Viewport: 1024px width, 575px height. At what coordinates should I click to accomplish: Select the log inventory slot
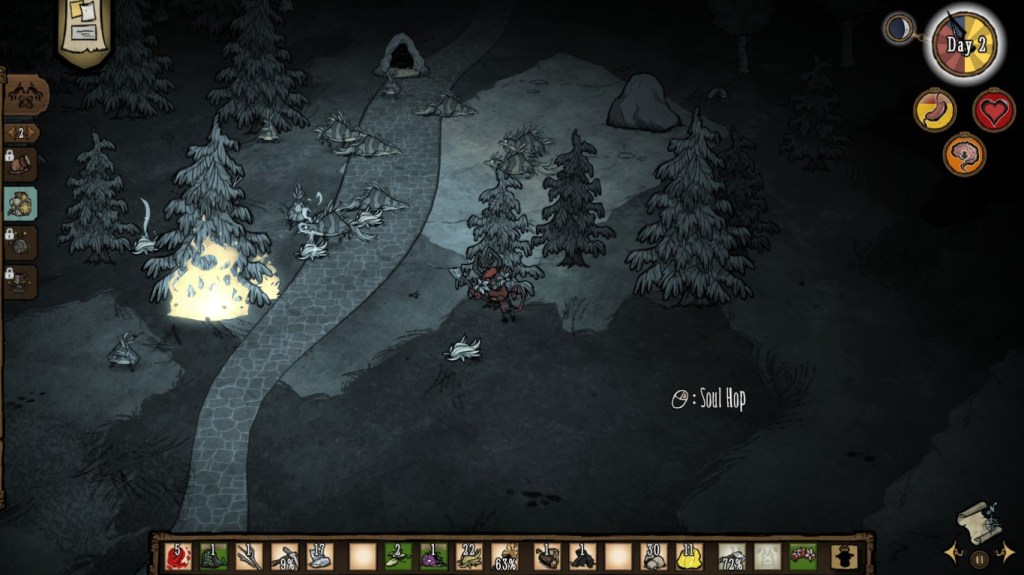click(x=546, y=556)
